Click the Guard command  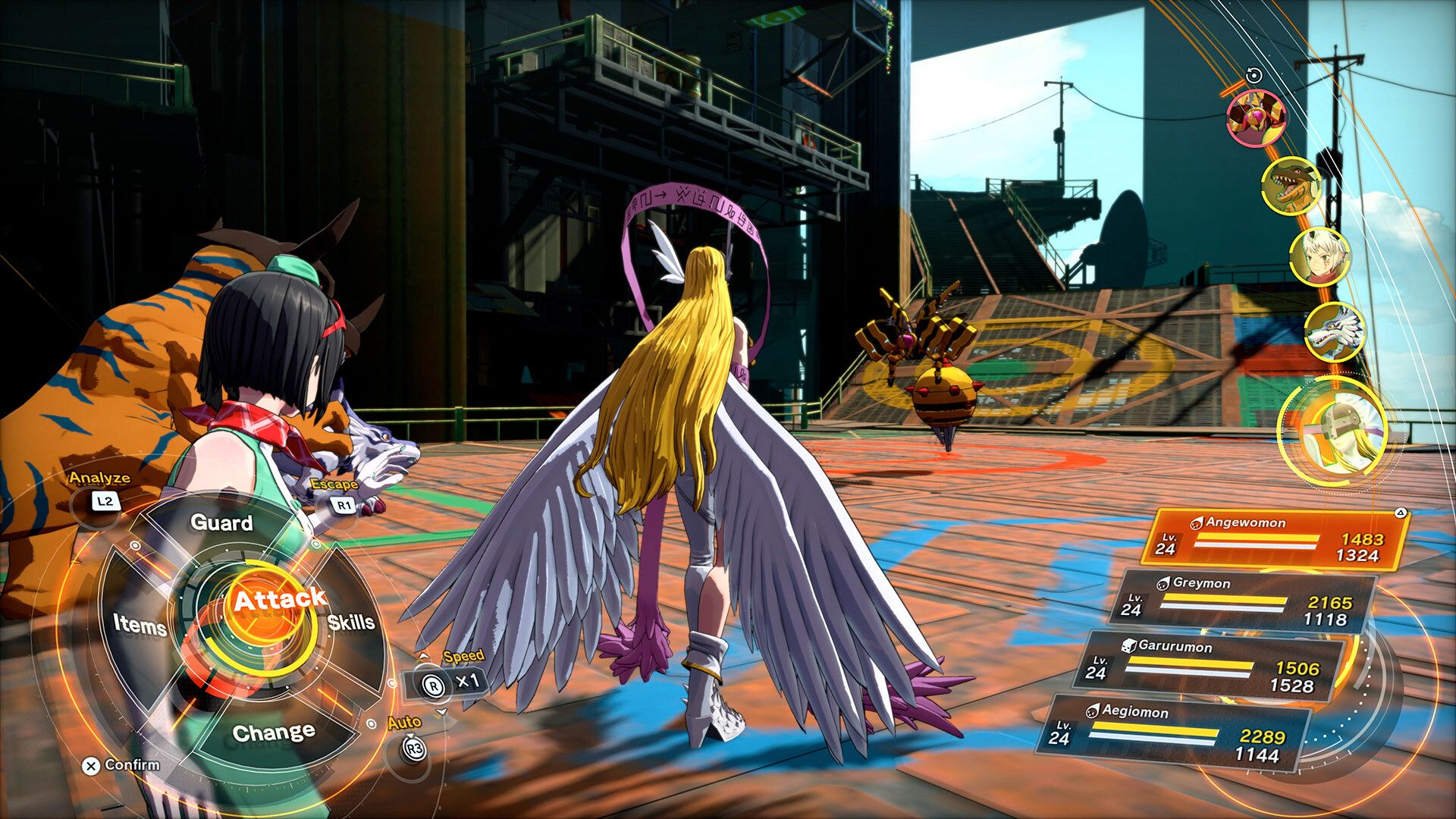point(222,523)
